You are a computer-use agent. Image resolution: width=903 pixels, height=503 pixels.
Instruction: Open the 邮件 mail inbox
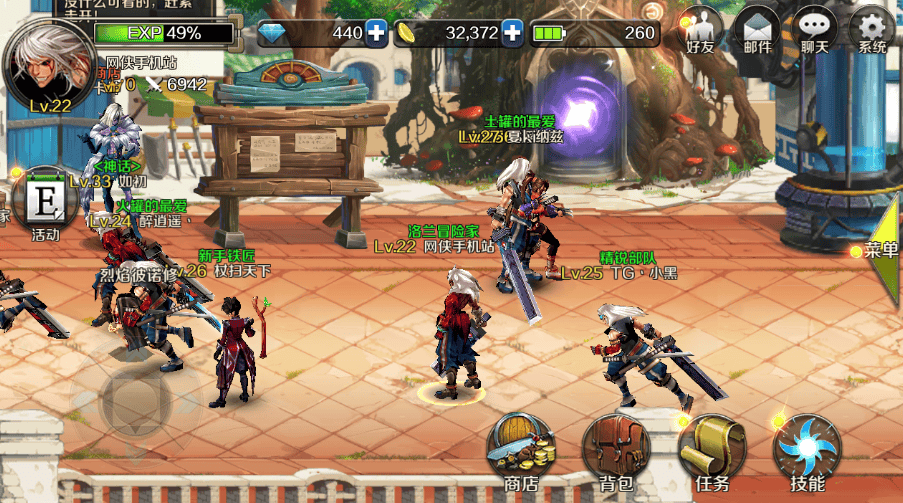coord(757,31)
